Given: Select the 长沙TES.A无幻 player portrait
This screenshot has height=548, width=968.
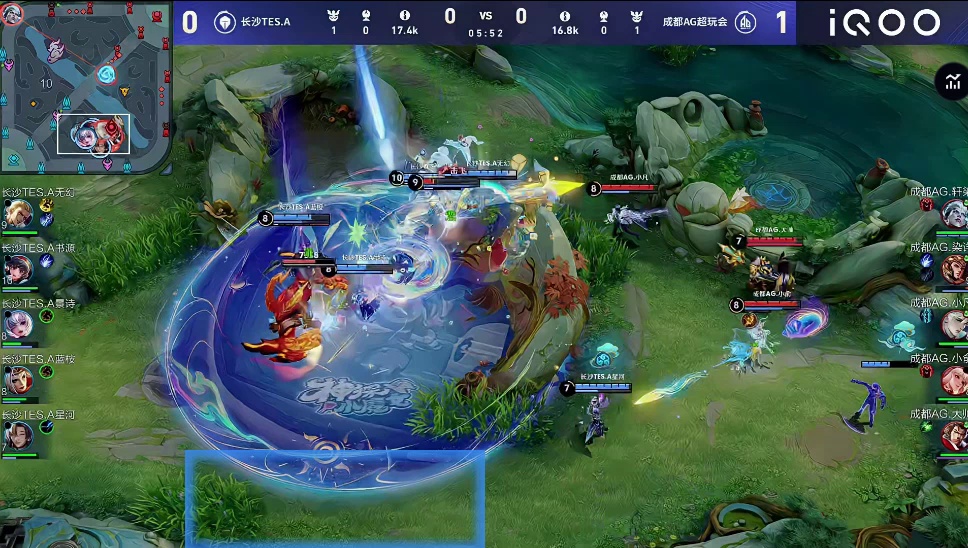Looking at the screenshot, I should point(18,214).
